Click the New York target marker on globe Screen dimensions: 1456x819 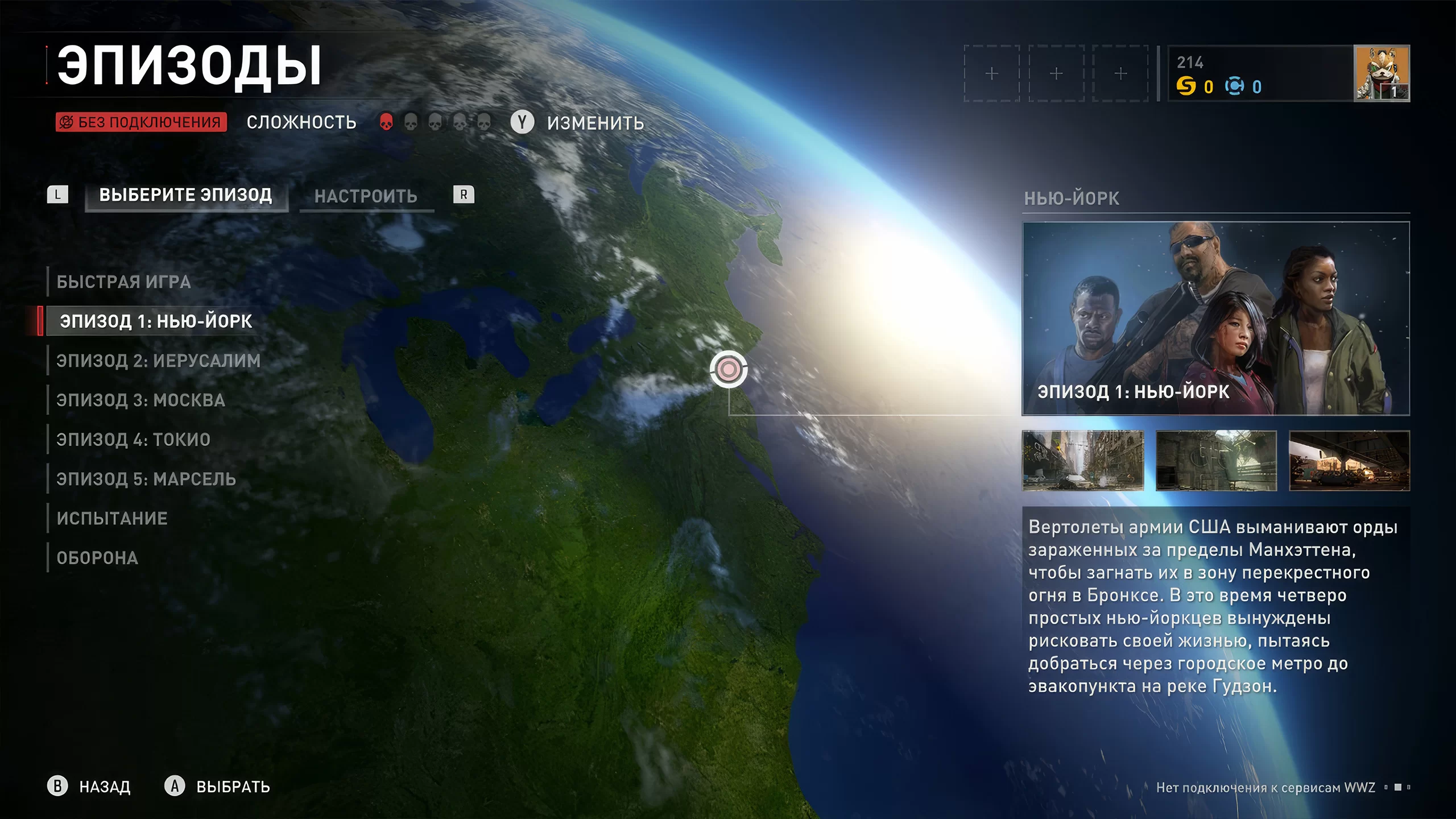(729, 370)
